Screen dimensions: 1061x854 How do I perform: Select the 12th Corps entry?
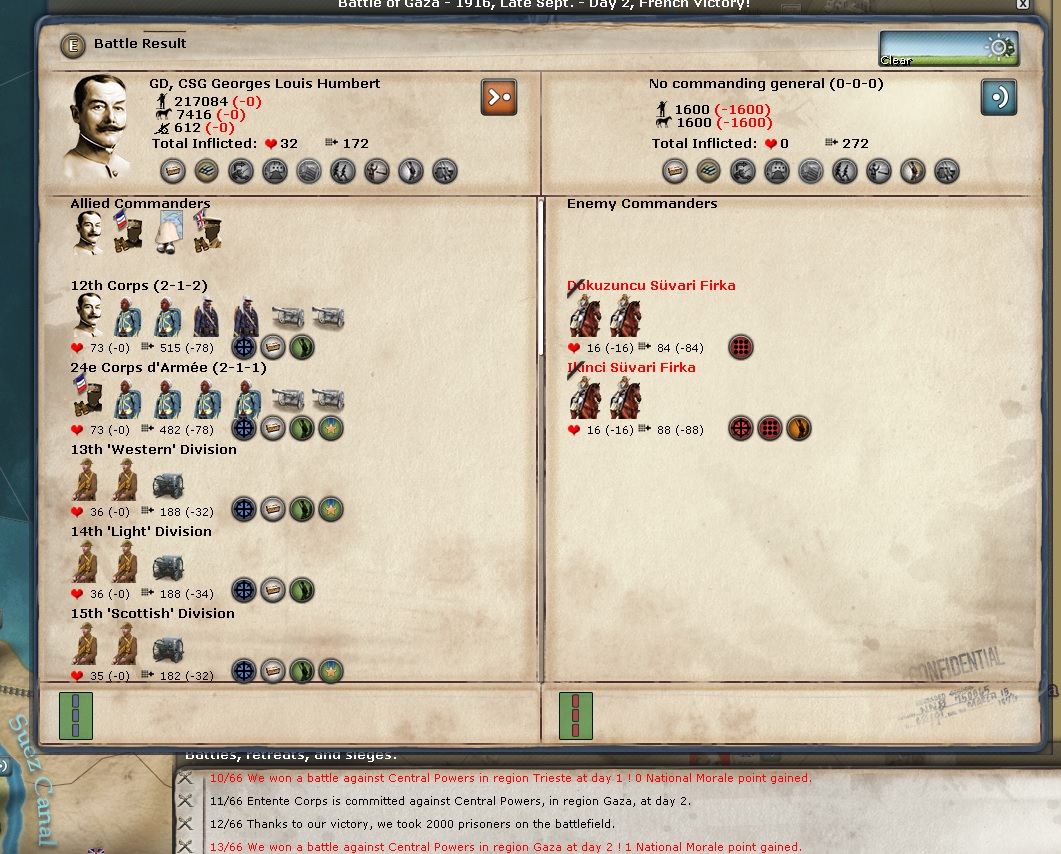click(x=139, y=286)
